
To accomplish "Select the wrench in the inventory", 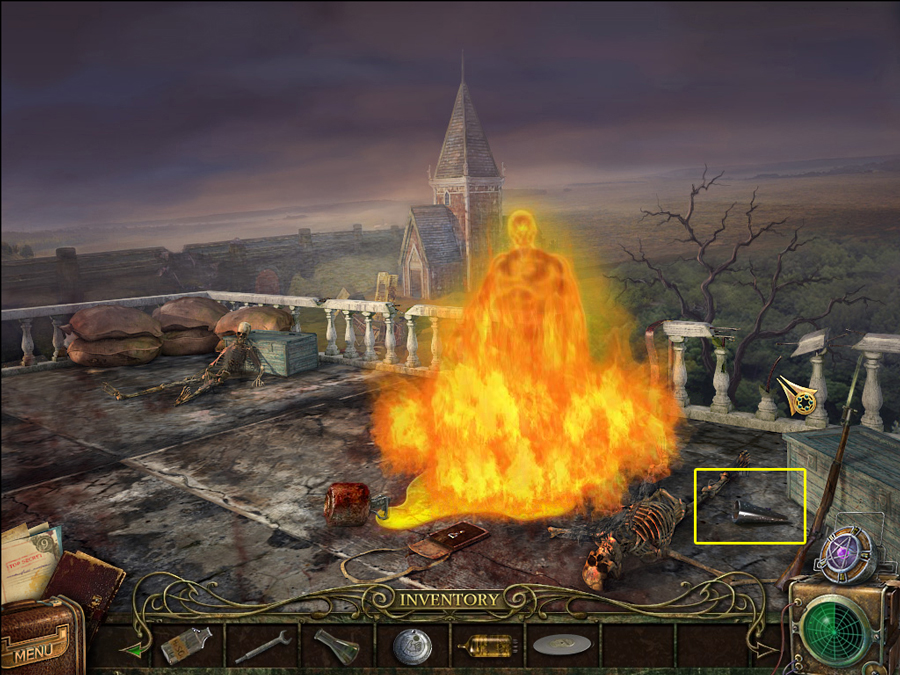I will [x=263, y=646].
